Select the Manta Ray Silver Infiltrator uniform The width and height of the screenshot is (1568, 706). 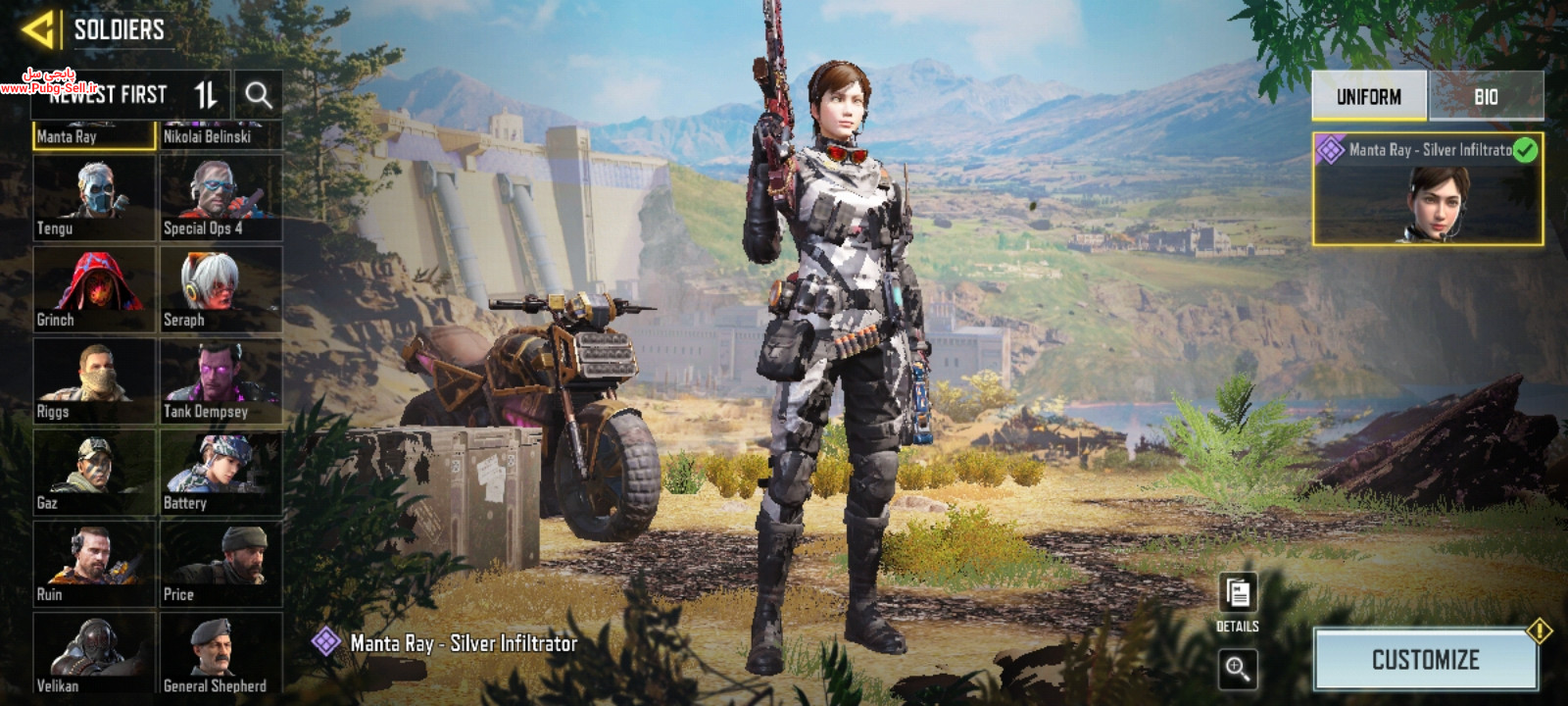click(1427, 189)
